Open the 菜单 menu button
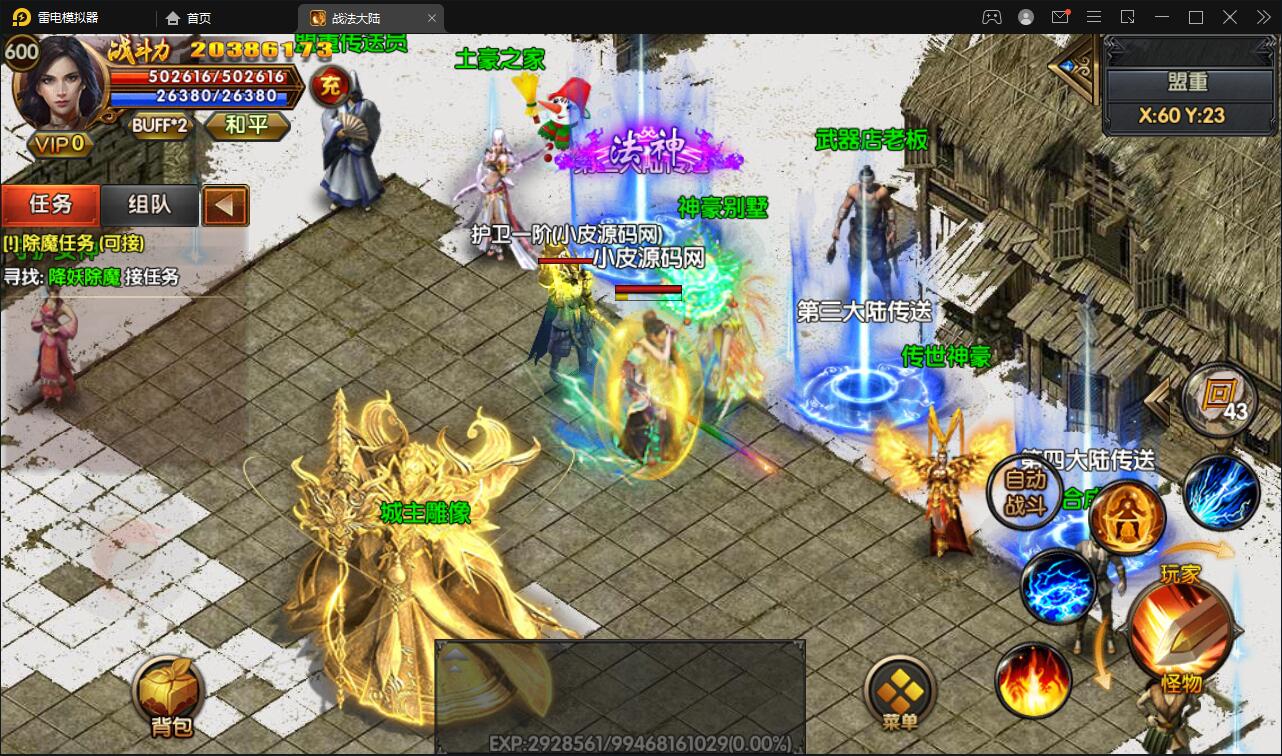The width and height of the screenshot is (1282, 756). click(900, 693)
